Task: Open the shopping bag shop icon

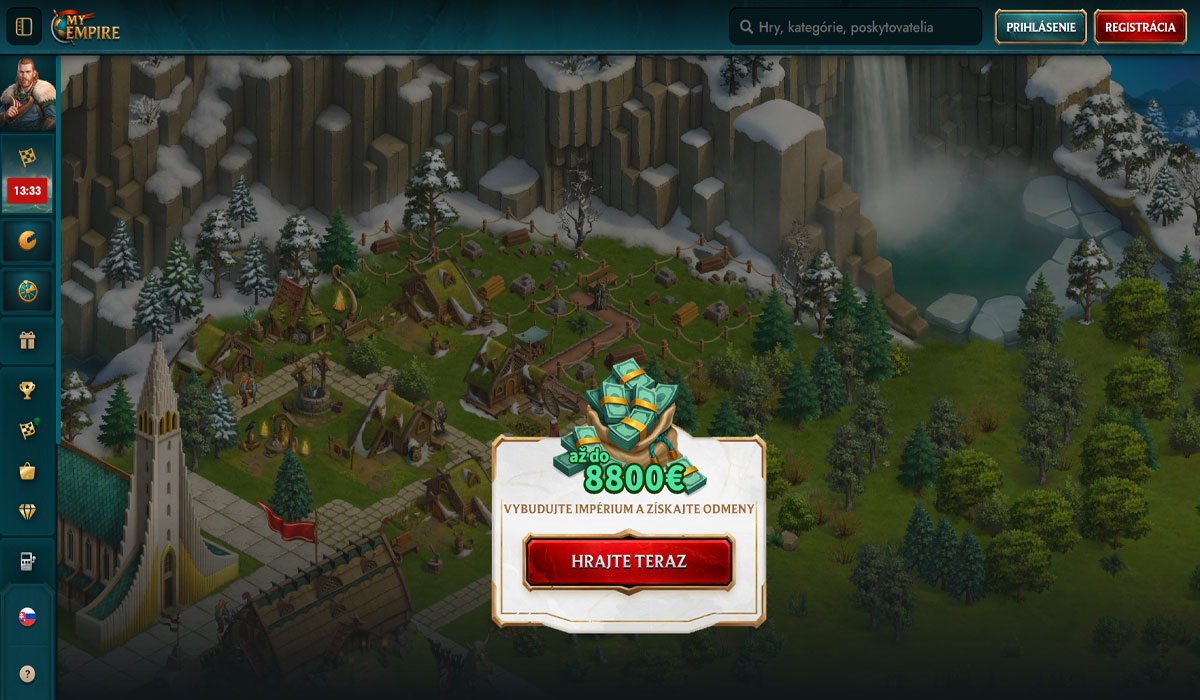Action: pyautogui.click(x=28, y=471)
